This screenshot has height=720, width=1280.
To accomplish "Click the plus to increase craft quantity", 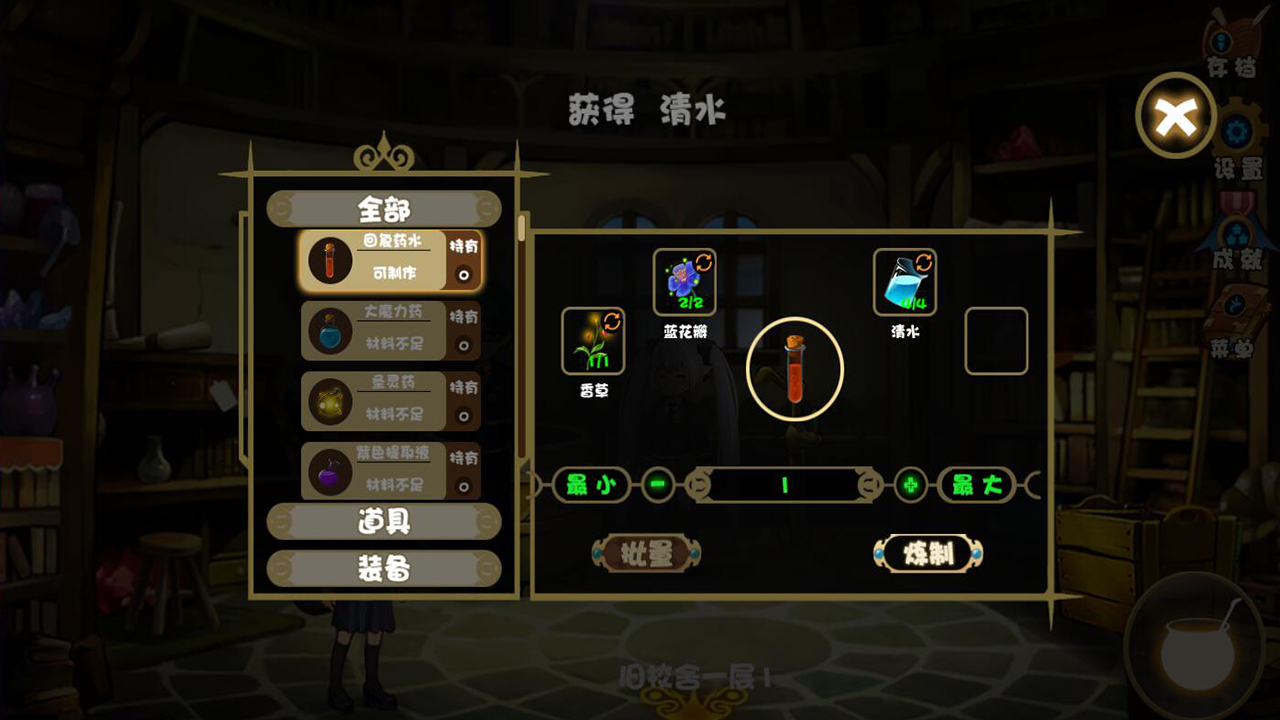I will pyautogui.click(x=909, y=486).
